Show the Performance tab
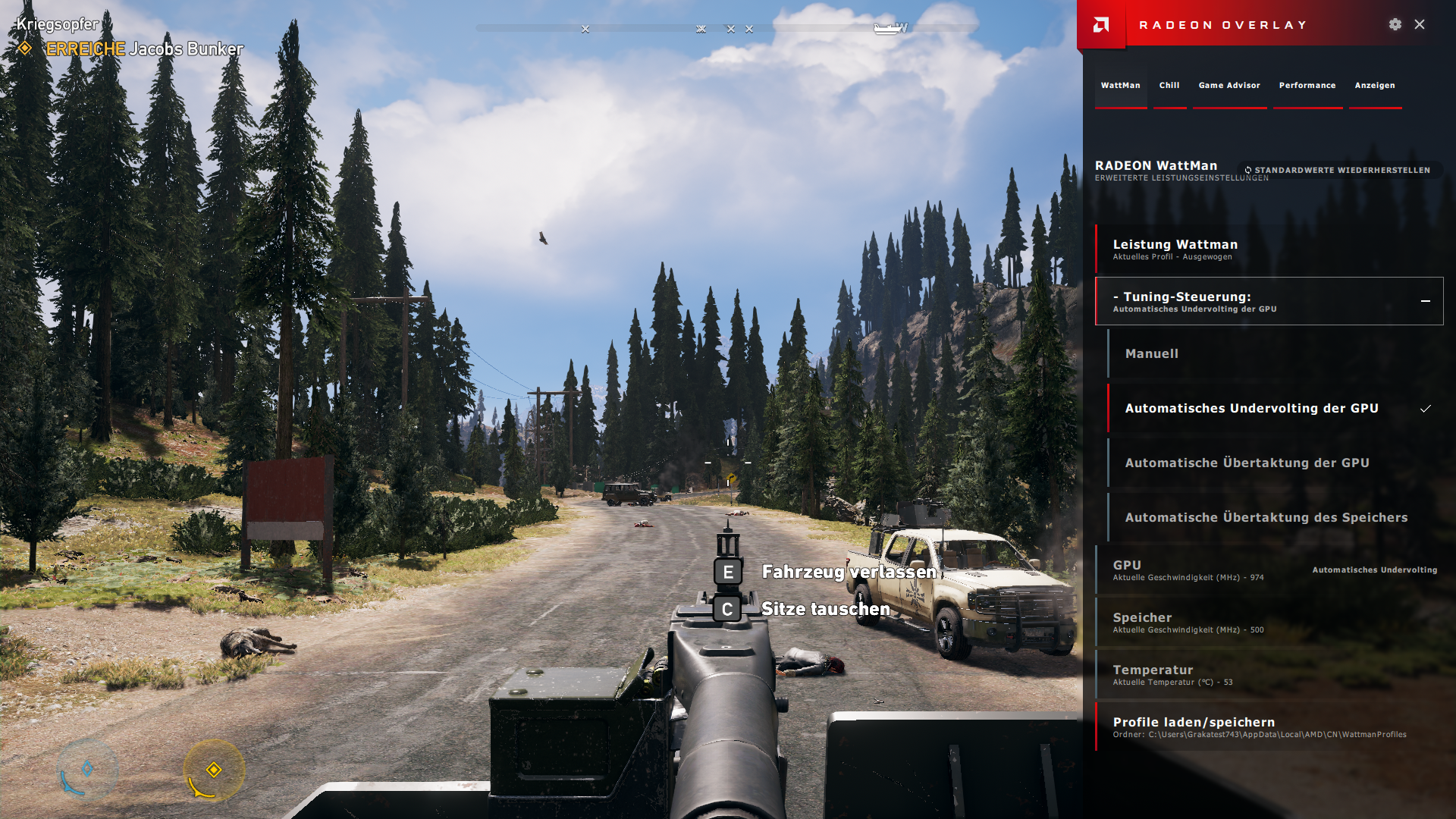This screenshot has width=1456, height=819. [1307, 86]
